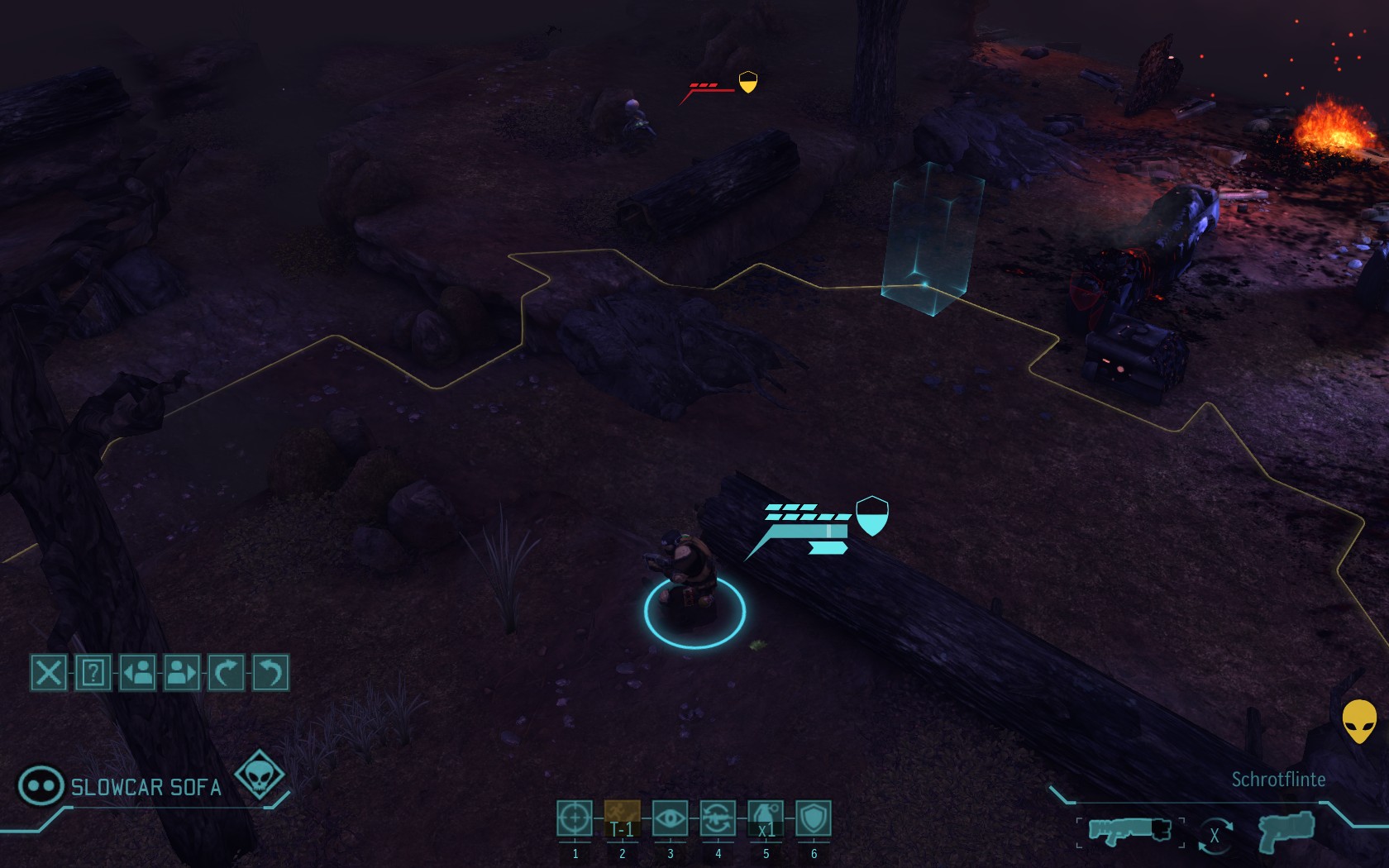Click the yellow alien head enemy indicator
Viewport: 1389px width, 868px height.
[1358, 721]
